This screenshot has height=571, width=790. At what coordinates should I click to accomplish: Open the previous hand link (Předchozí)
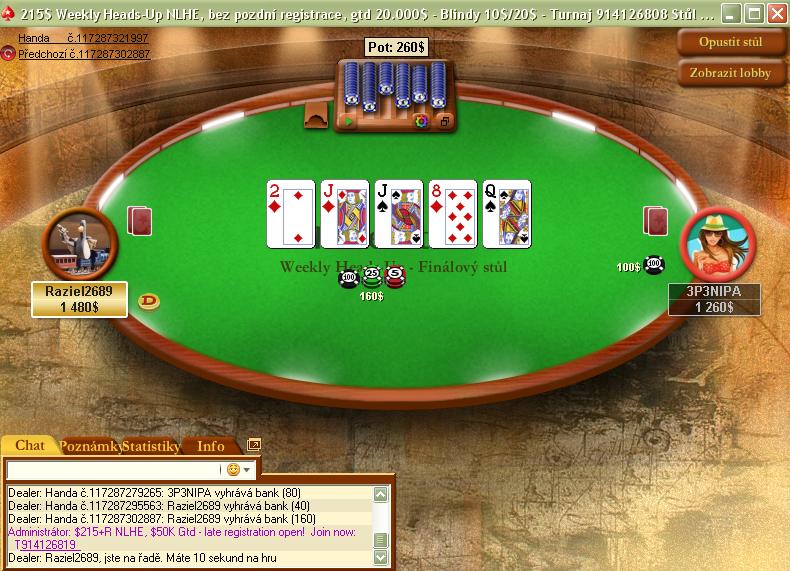(84, 54)
